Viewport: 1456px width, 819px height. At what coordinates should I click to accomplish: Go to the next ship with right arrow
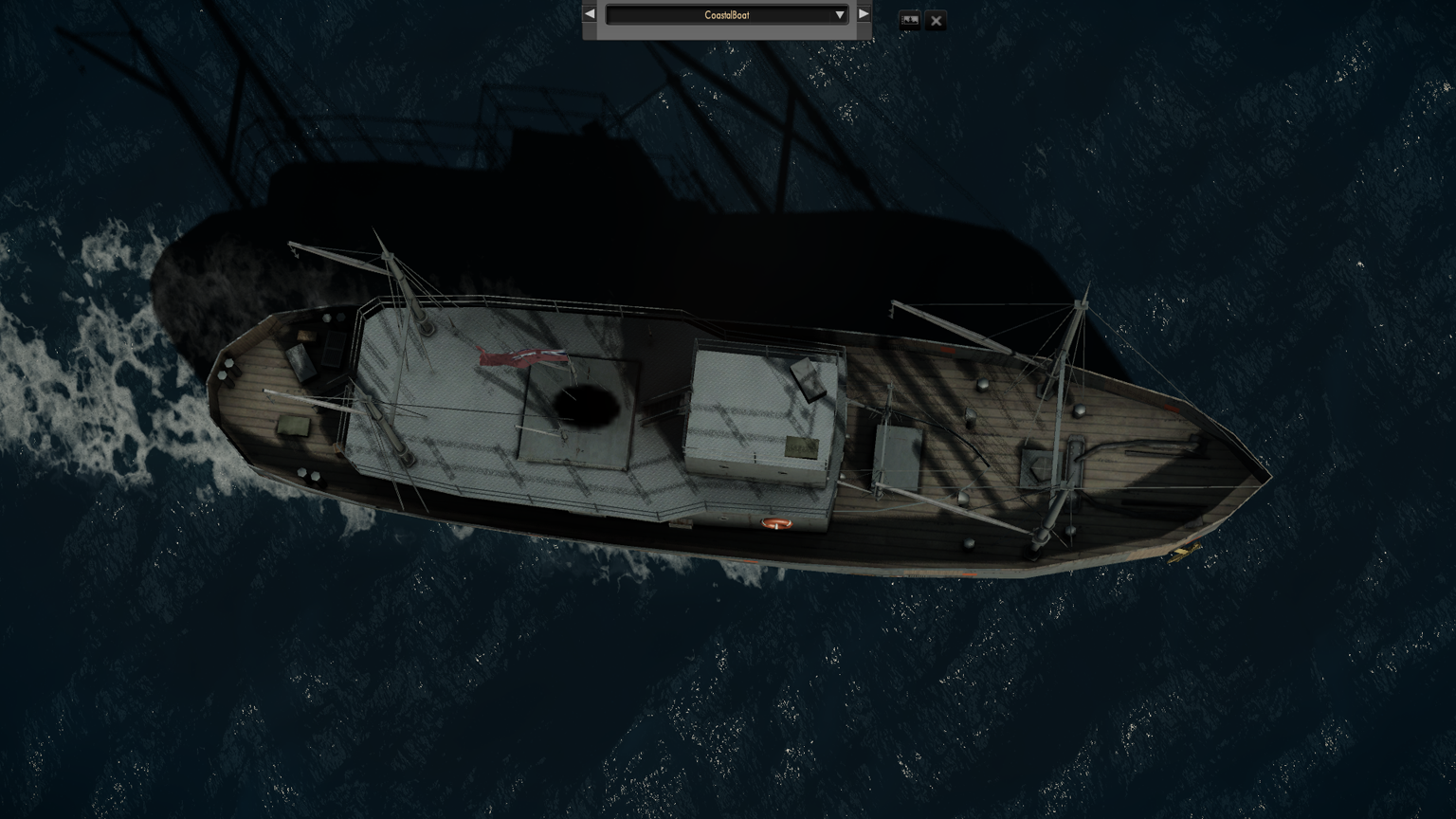tap(864, 14)
